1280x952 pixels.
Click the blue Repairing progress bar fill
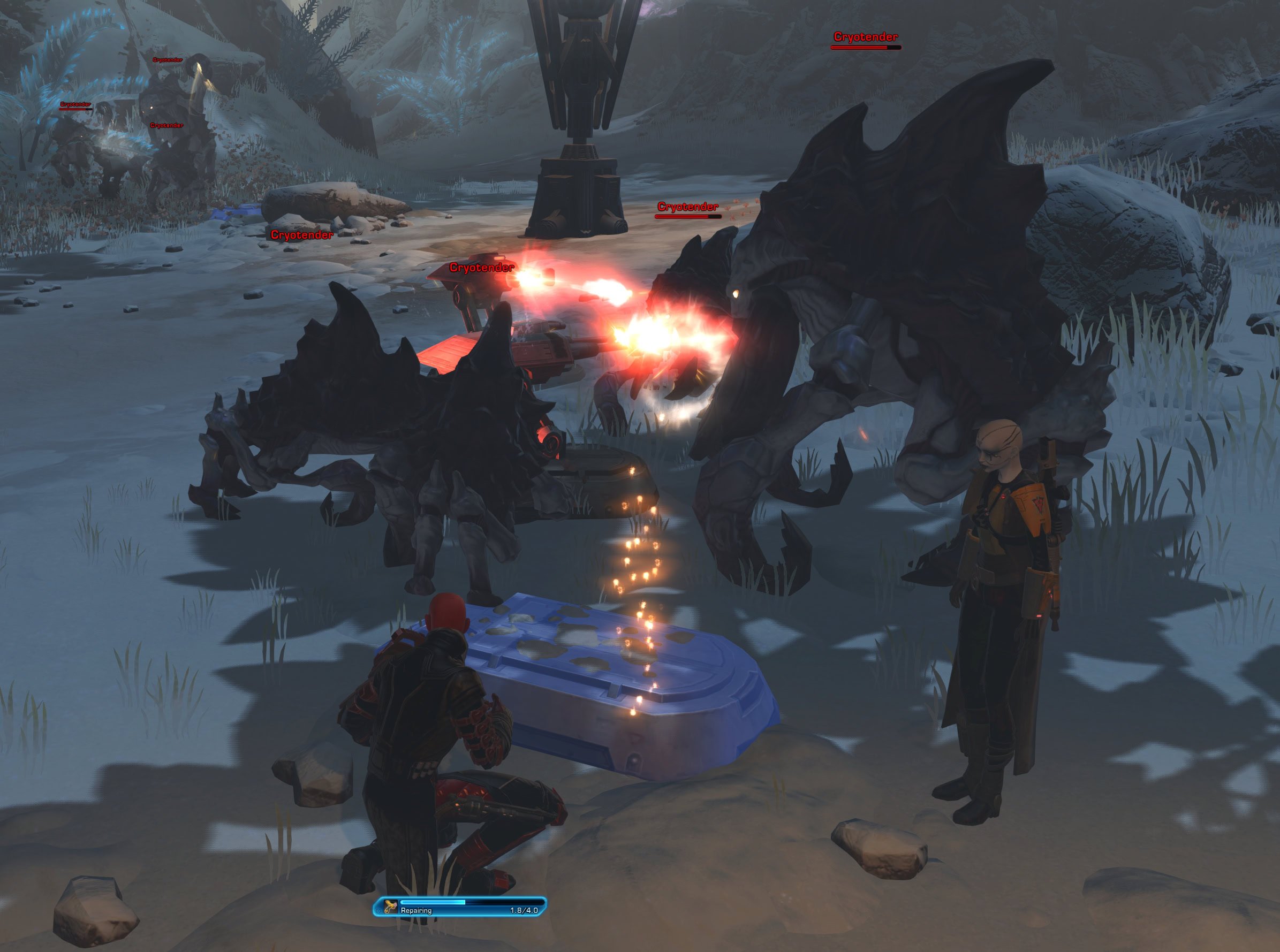(x=433, y=902)
